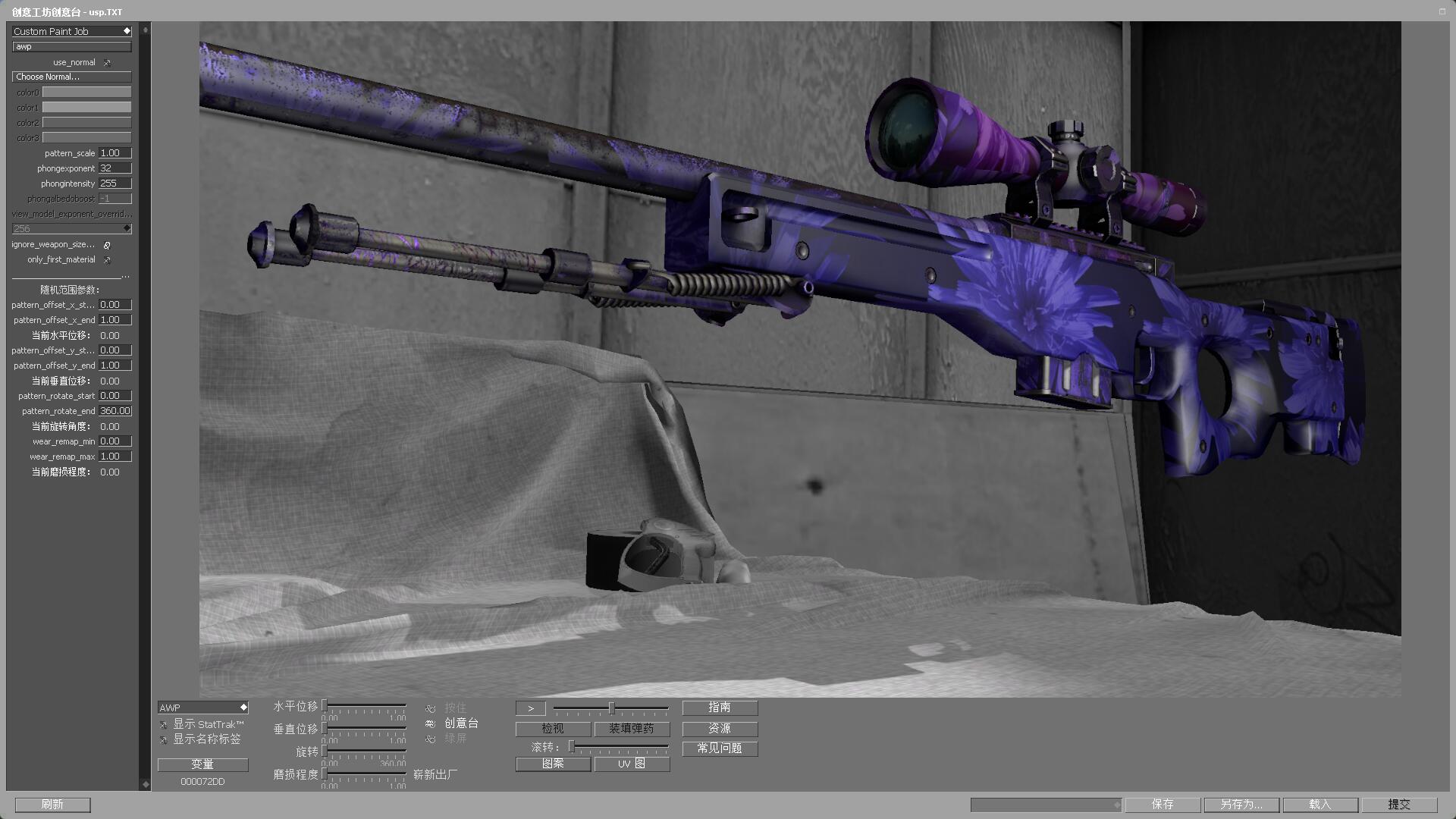Enable the 显示 StatTrak™ checkbox
Image resolution: width=1456 pixels, height=819 pixels.
164,725
